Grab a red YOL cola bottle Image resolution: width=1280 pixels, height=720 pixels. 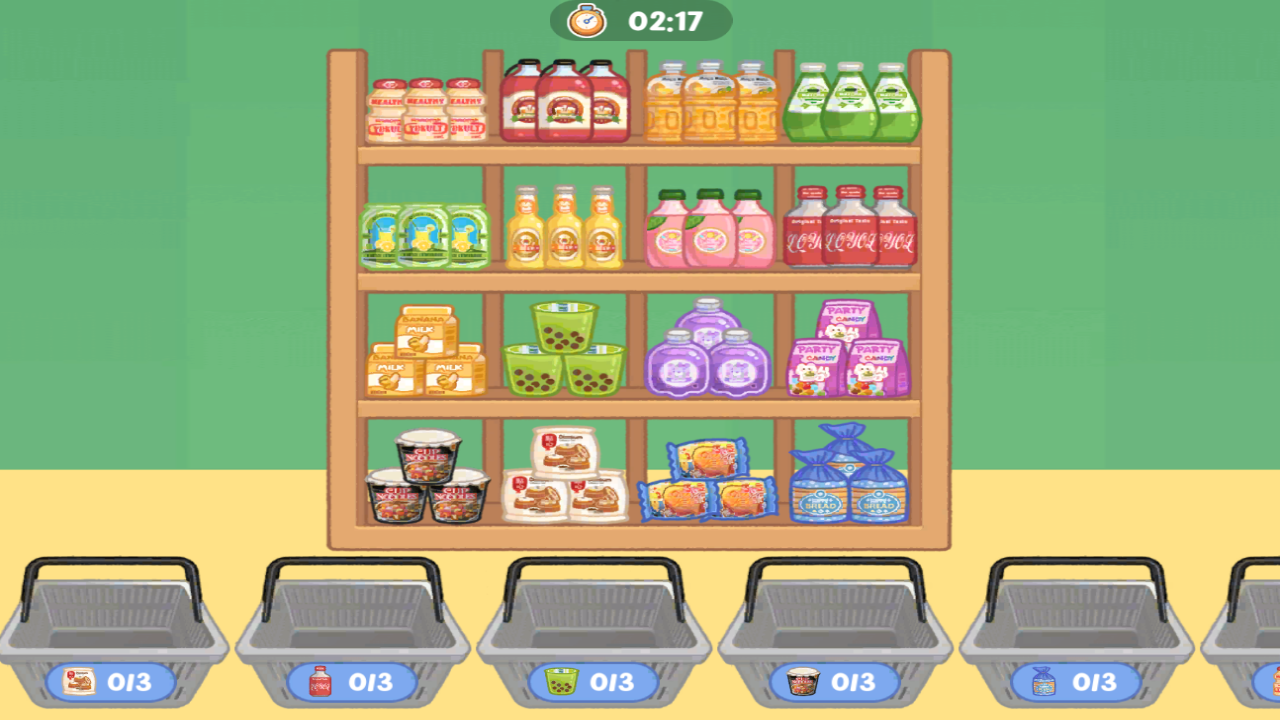point(850,230)
